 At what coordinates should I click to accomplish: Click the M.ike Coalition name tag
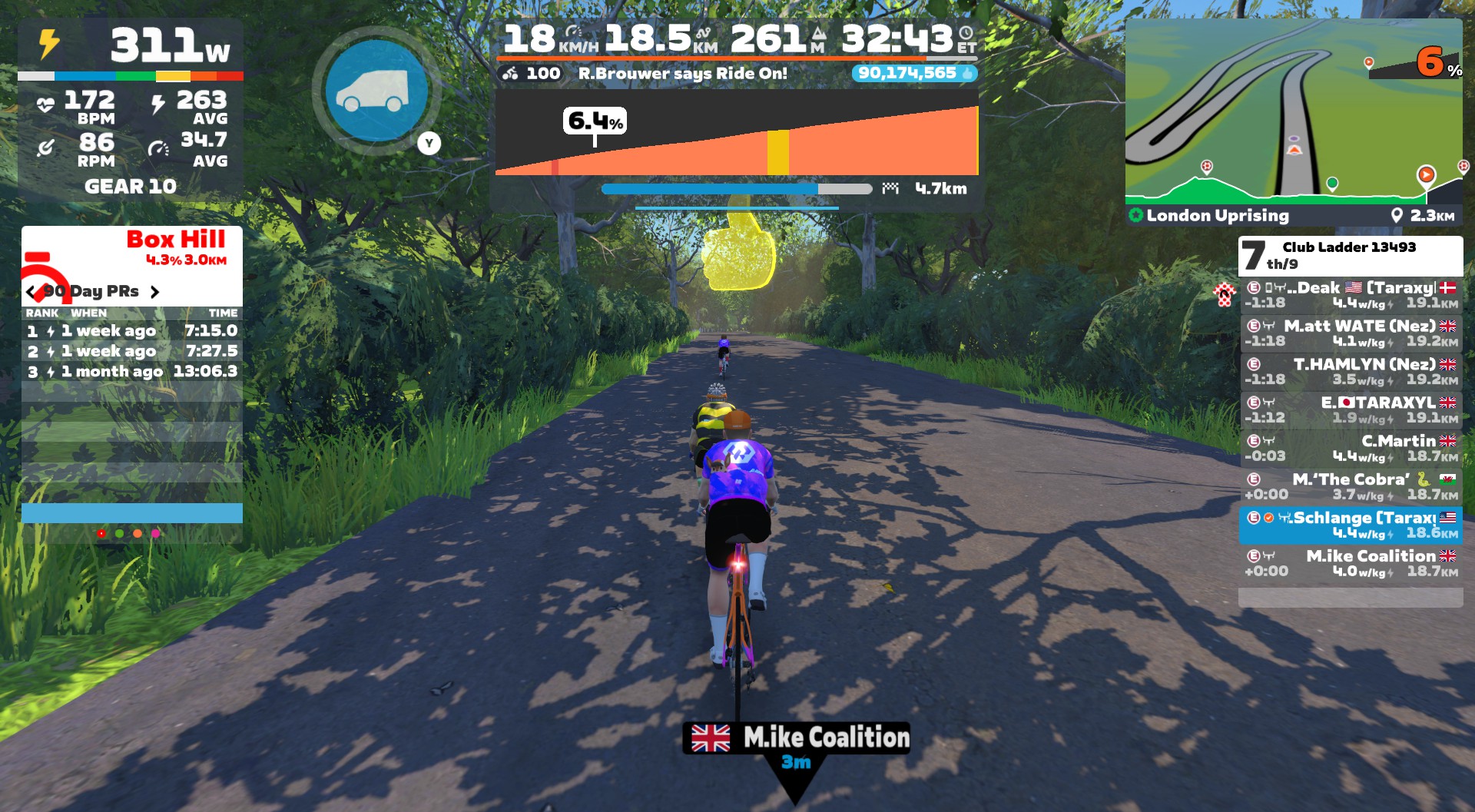click(x=797, y=738)
